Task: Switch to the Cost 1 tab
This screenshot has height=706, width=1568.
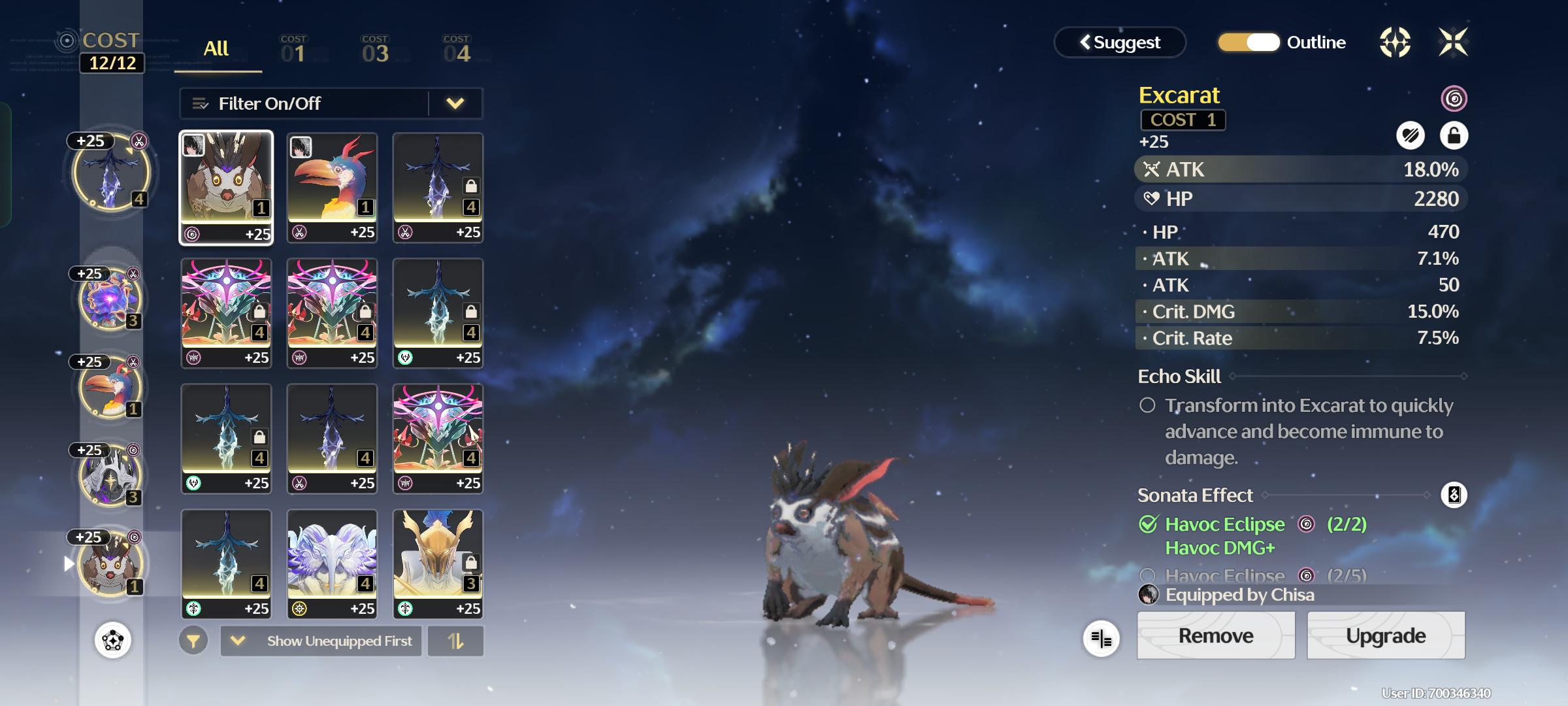Action: (x=293, y=50)
